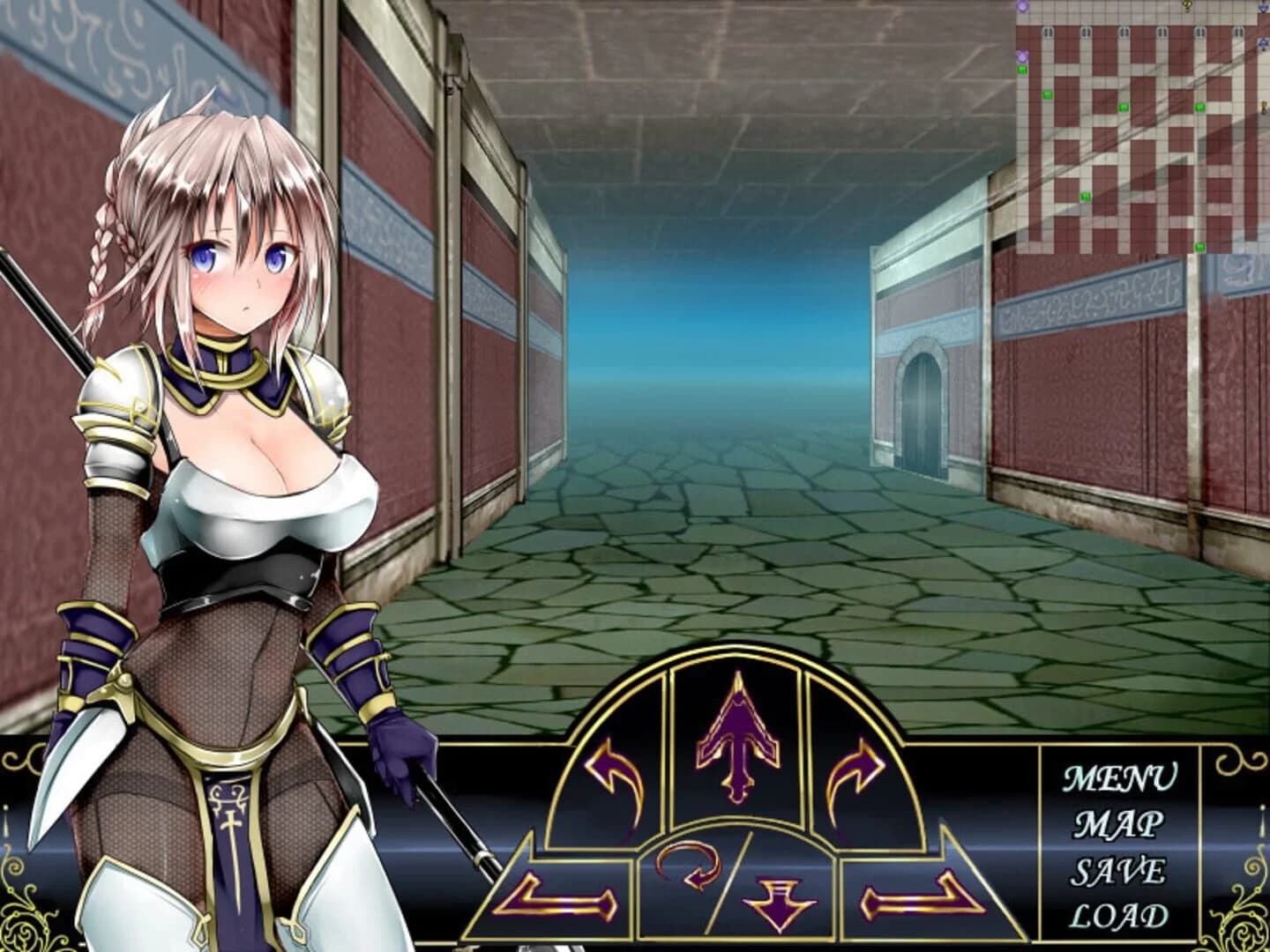Click the blue marker on the minimap's right edge
The height and width of the screenshot is (952, 1270).
click(x=1263, y=43)
